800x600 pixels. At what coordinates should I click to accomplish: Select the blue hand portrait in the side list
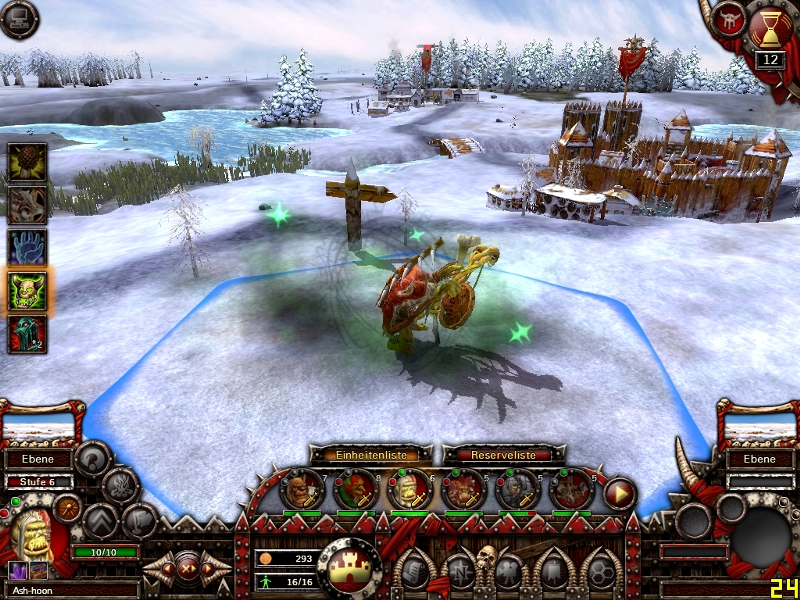pyautogui.click(x=27, y=247)
